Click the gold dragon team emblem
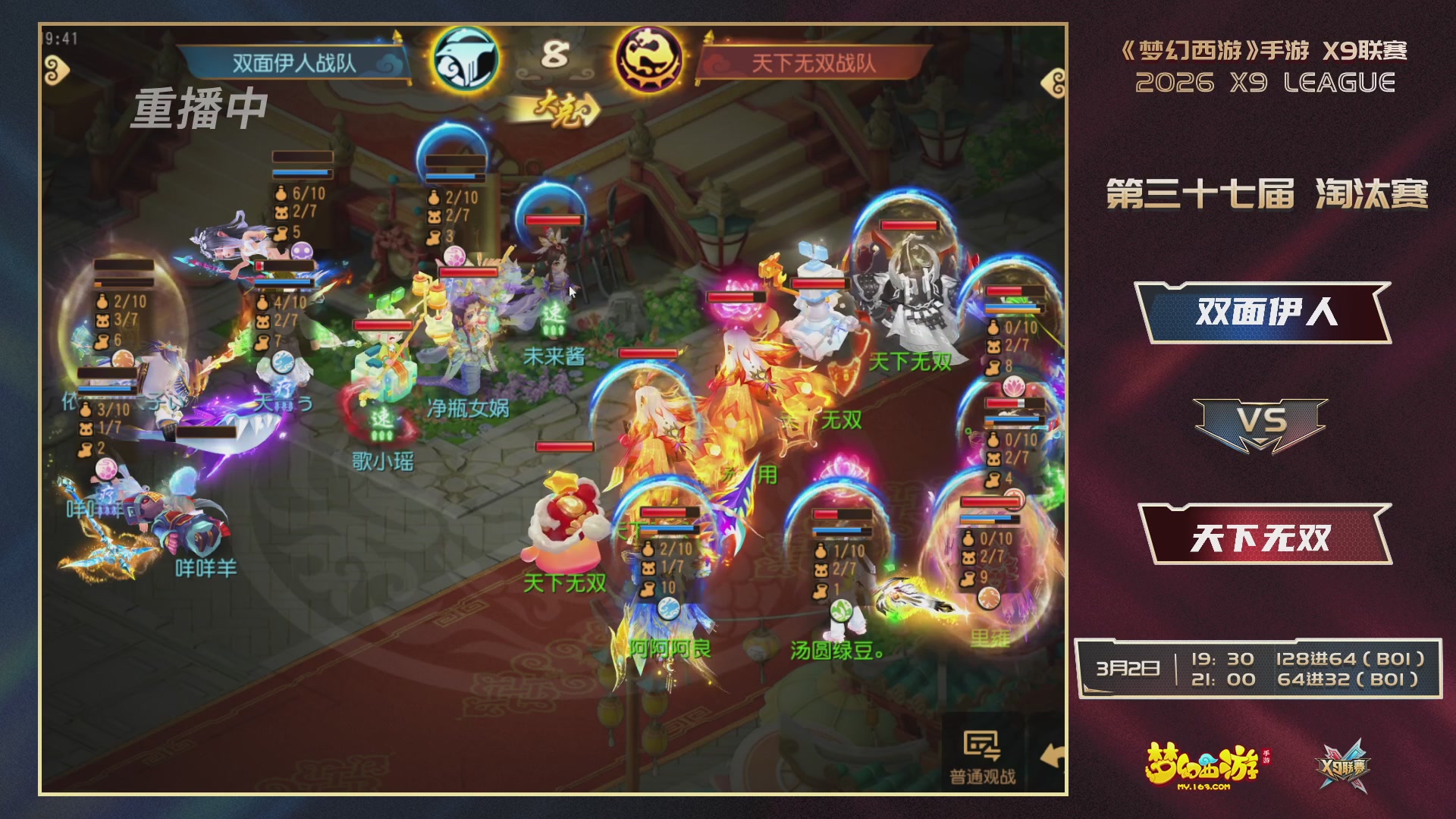The width and height of the screenshot is (1456, 819). (650, 61)
